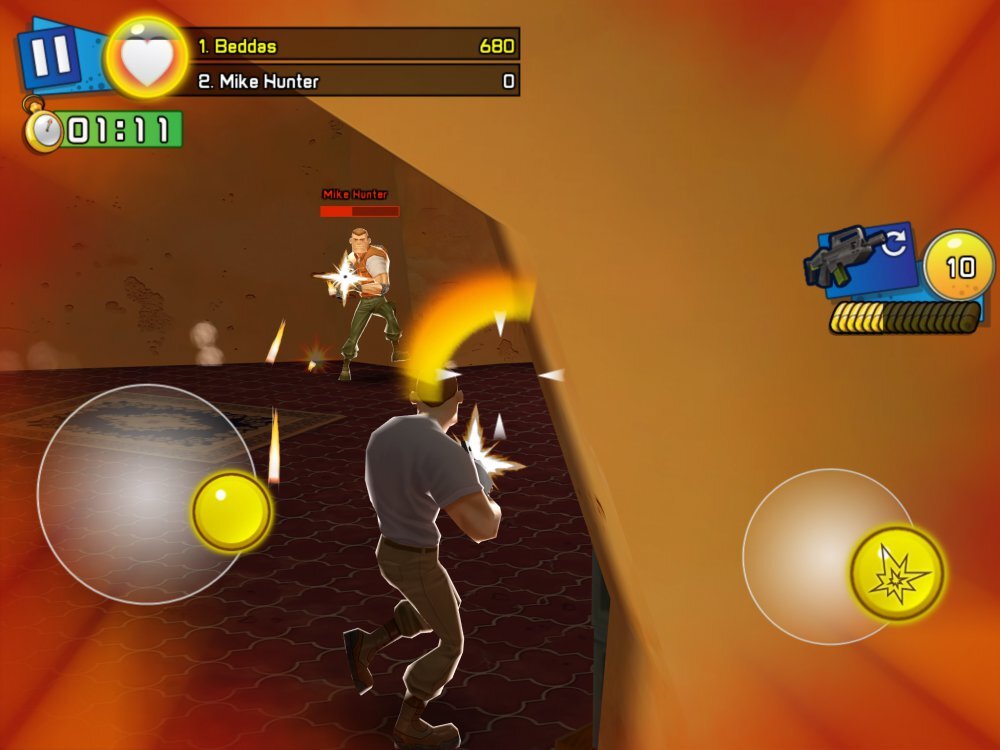Viewport: 1000px width, 750px height.
Task: Throw a grenade using the yellow 10 button
Action: pos(959,266)
